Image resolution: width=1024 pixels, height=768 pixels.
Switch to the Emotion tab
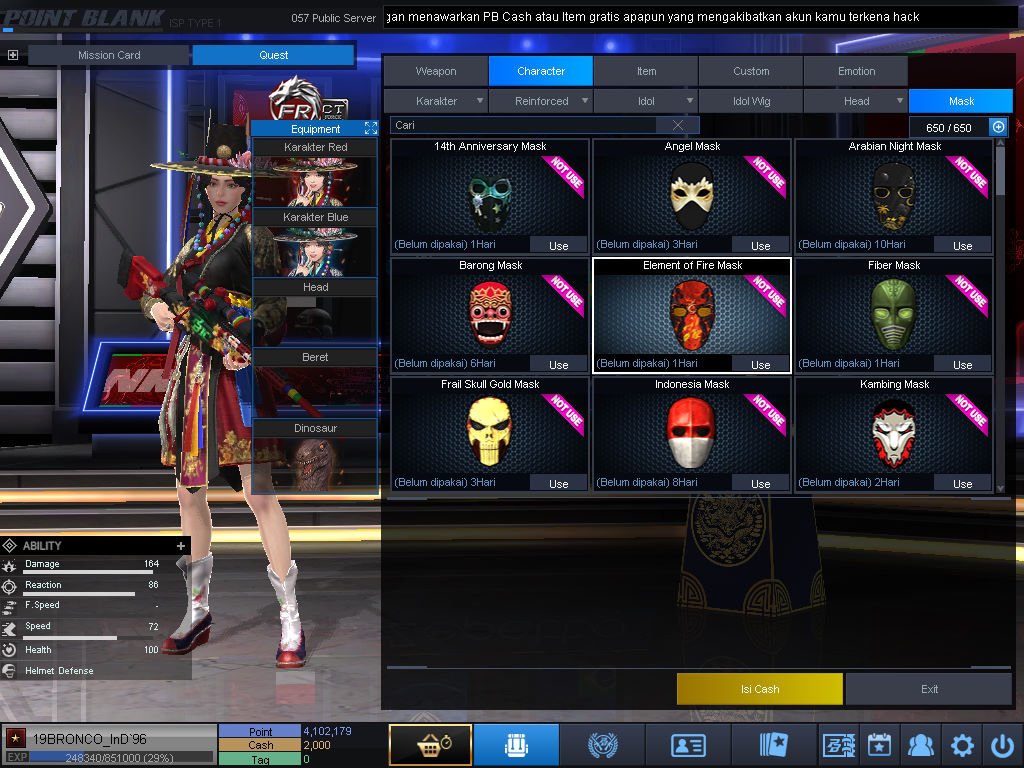coord(856,71)
